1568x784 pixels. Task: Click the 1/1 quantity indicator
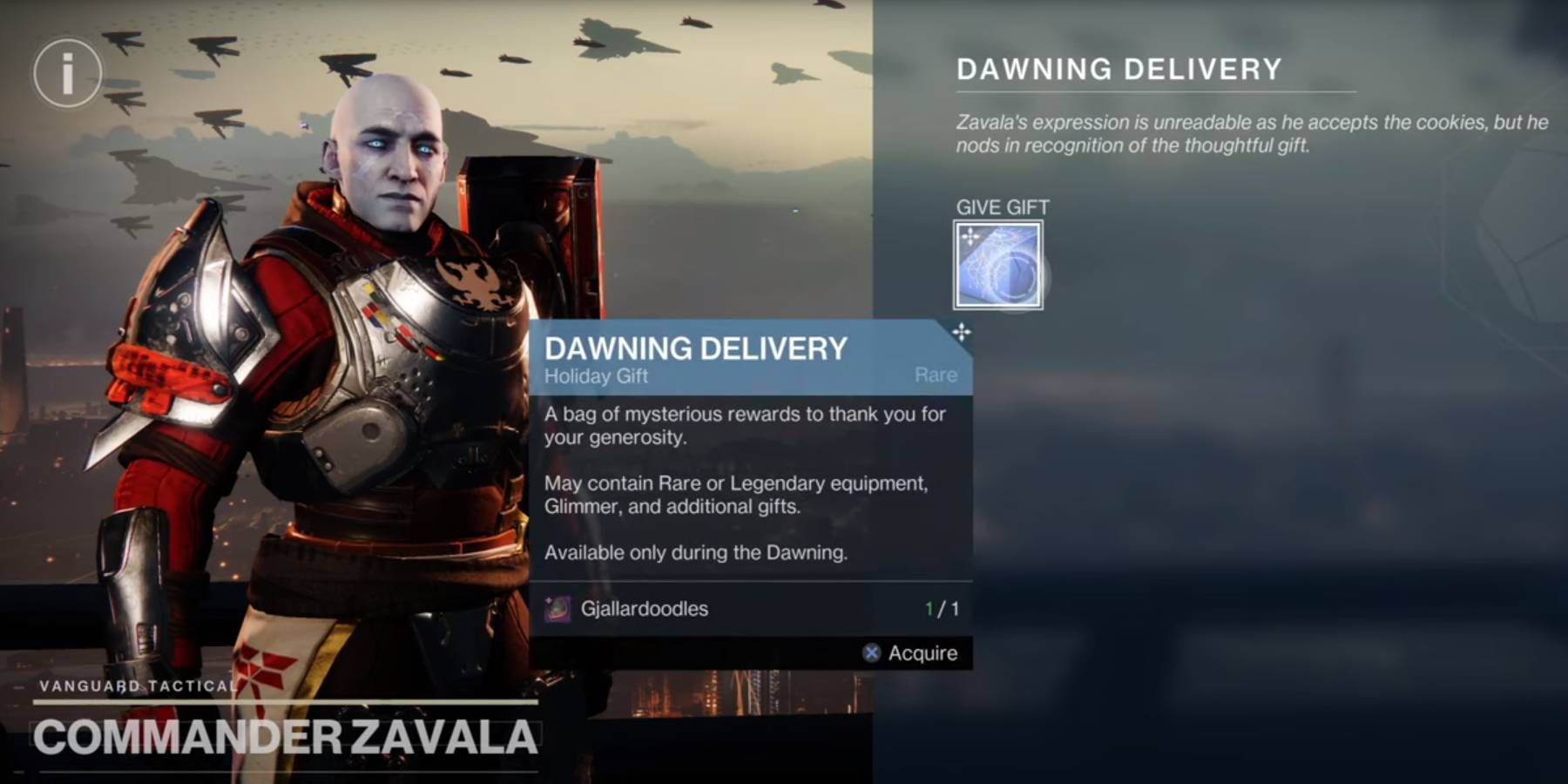coord(939,609)
